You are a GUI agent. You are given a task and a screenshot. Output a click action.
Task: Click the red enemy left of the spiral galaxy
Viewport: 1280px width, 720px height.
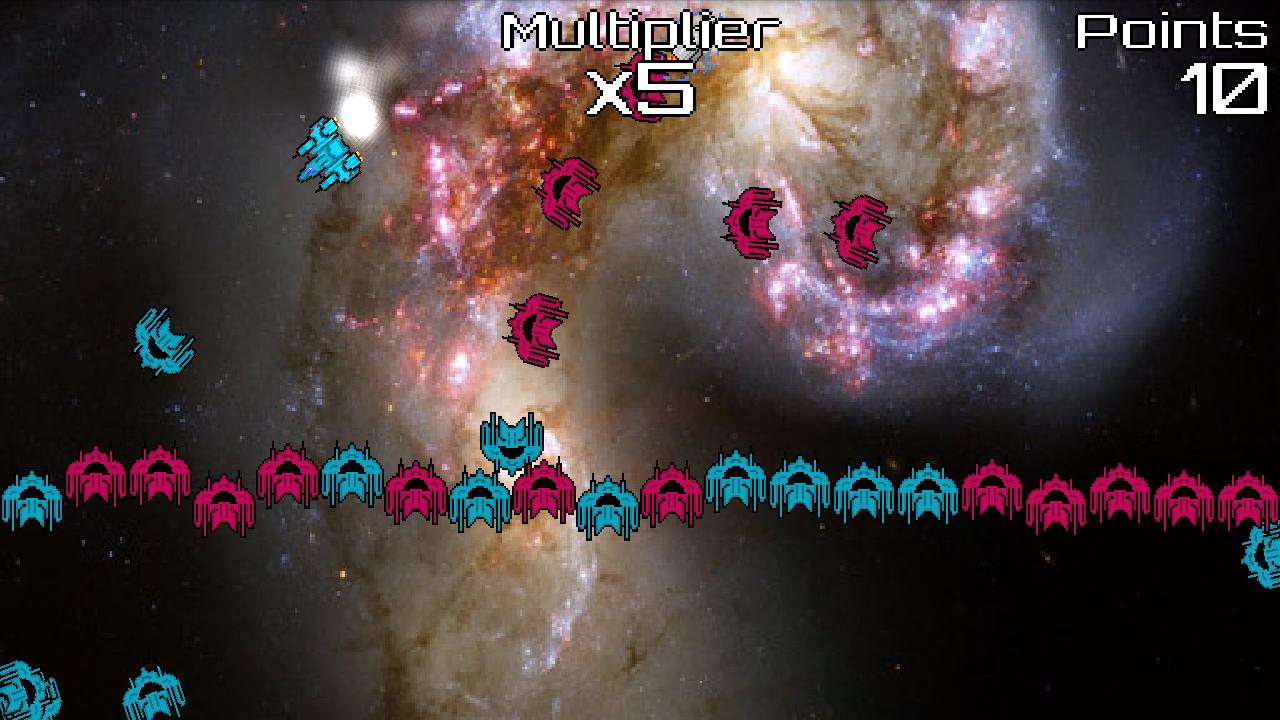coord(752,222)
